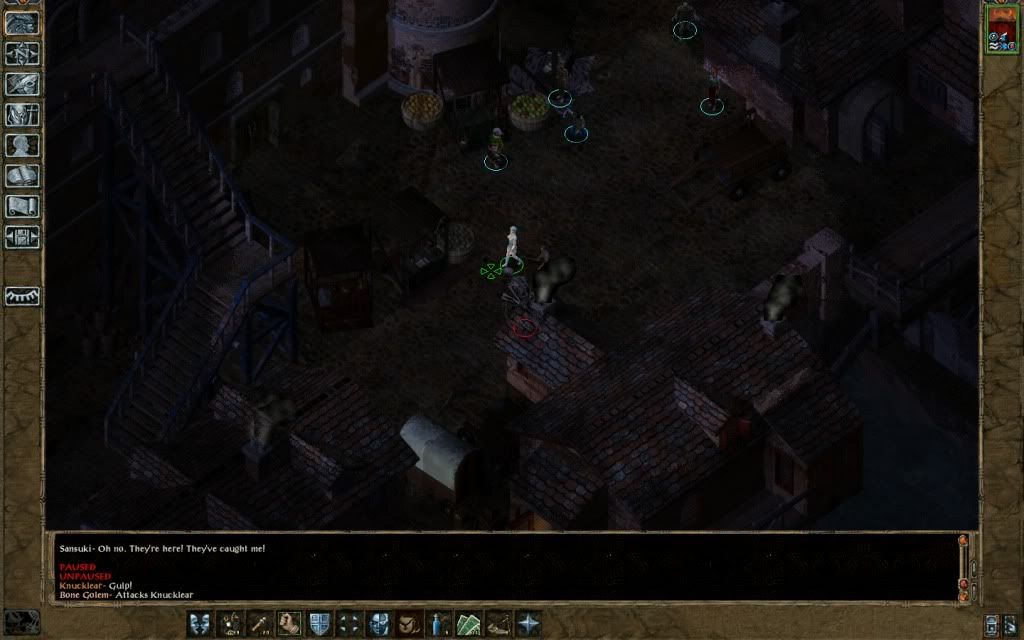Open the options save-disk button
The image size is (1024, 640).
pyautogui.click(x=21, y=237)
